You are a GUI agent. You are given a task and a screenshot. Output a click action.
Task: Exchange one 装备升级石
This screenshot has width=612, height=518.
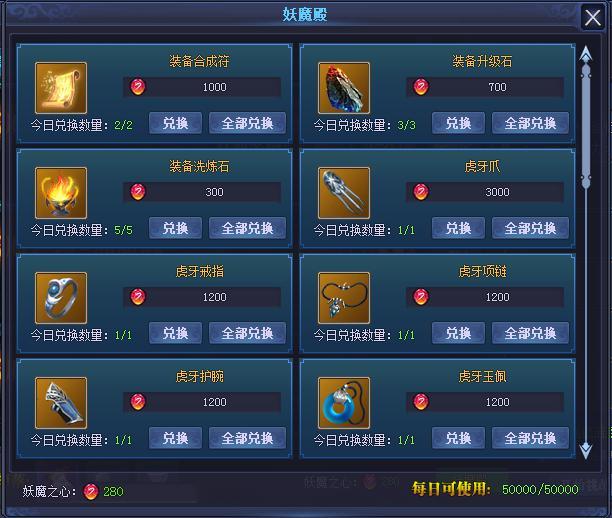click(458, 123)
